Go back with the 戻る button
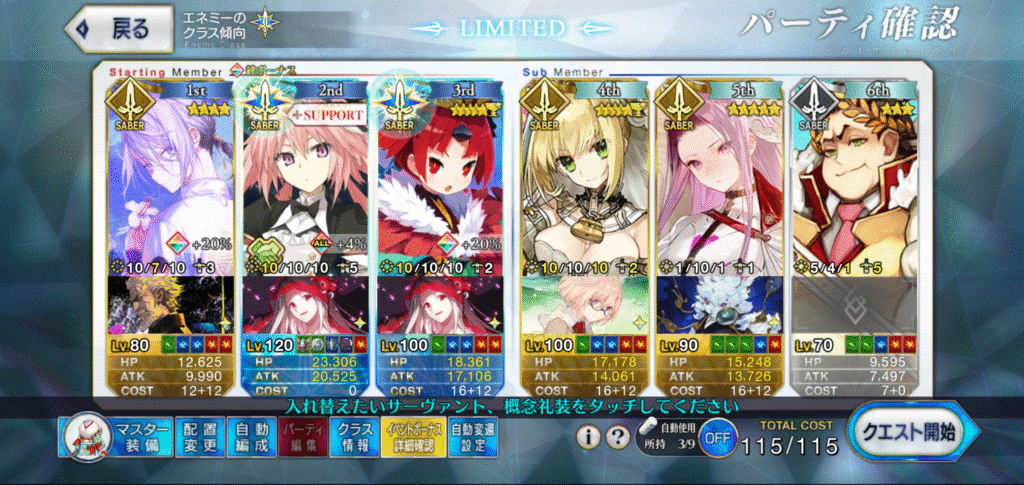The image size is (1024, 485). tap(110, 28)
